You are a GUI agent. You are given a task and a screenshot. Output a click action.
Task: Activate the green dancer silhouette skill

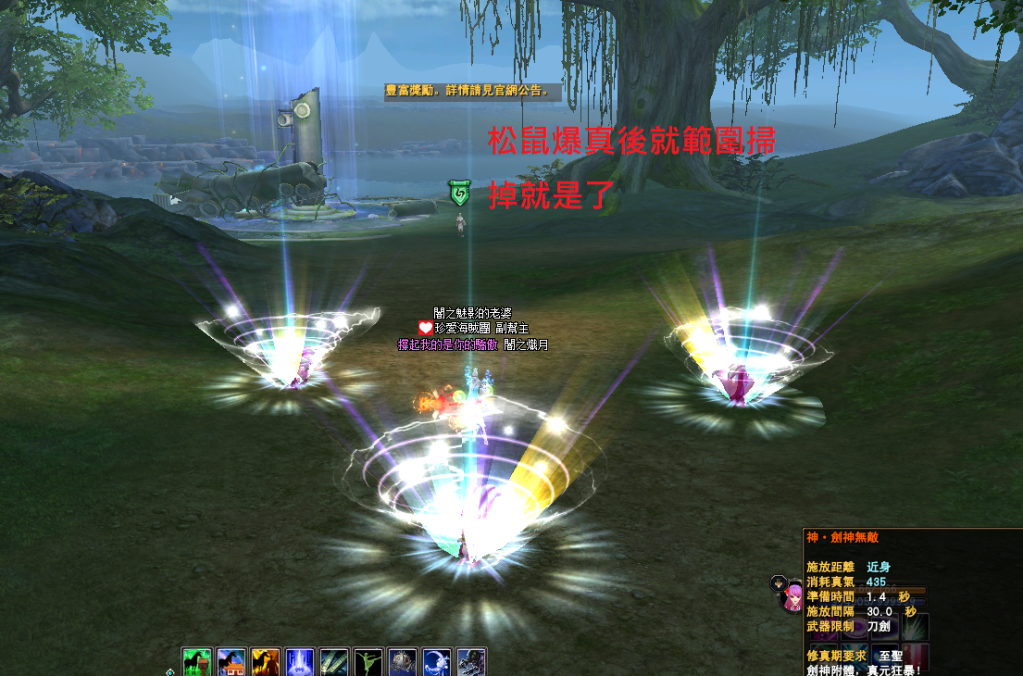coord(368,662)
